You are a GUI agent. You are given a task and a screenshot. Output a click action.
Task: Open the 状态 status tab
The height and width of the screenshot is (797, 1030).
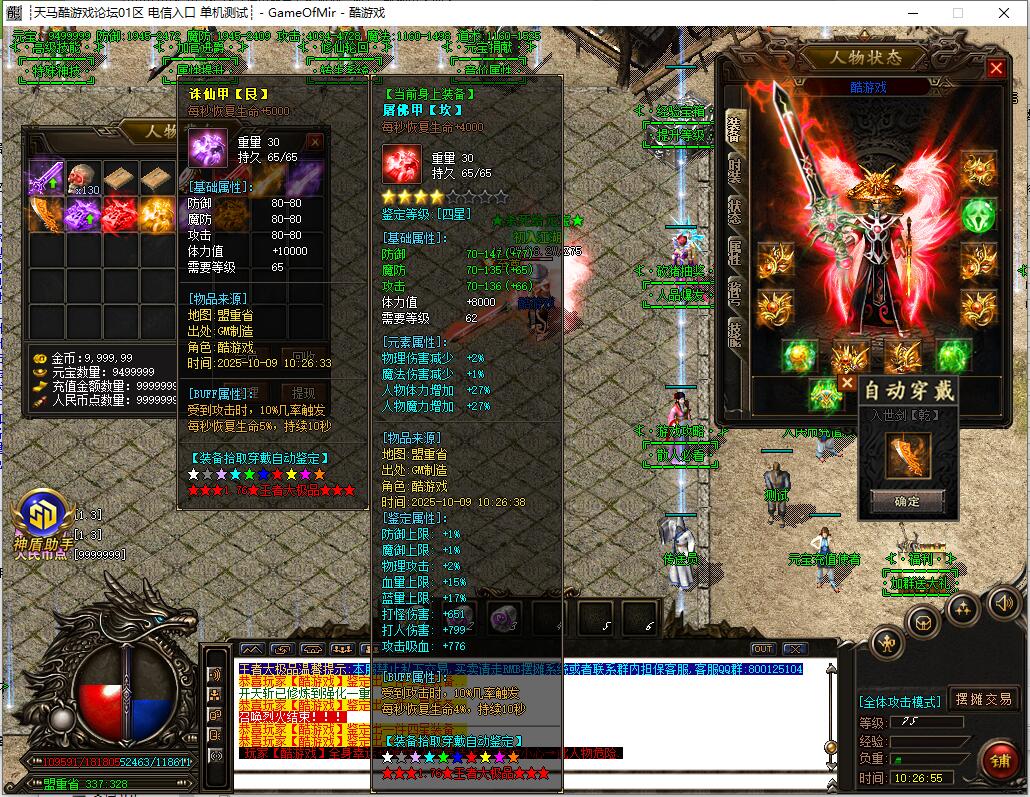735,210
